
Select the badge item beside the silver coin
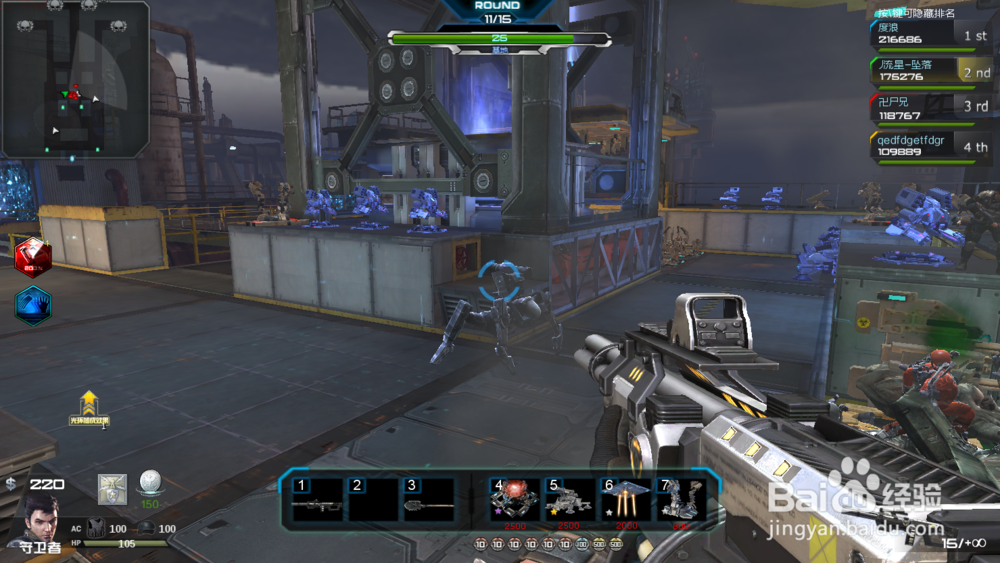(x=112, y=488)
